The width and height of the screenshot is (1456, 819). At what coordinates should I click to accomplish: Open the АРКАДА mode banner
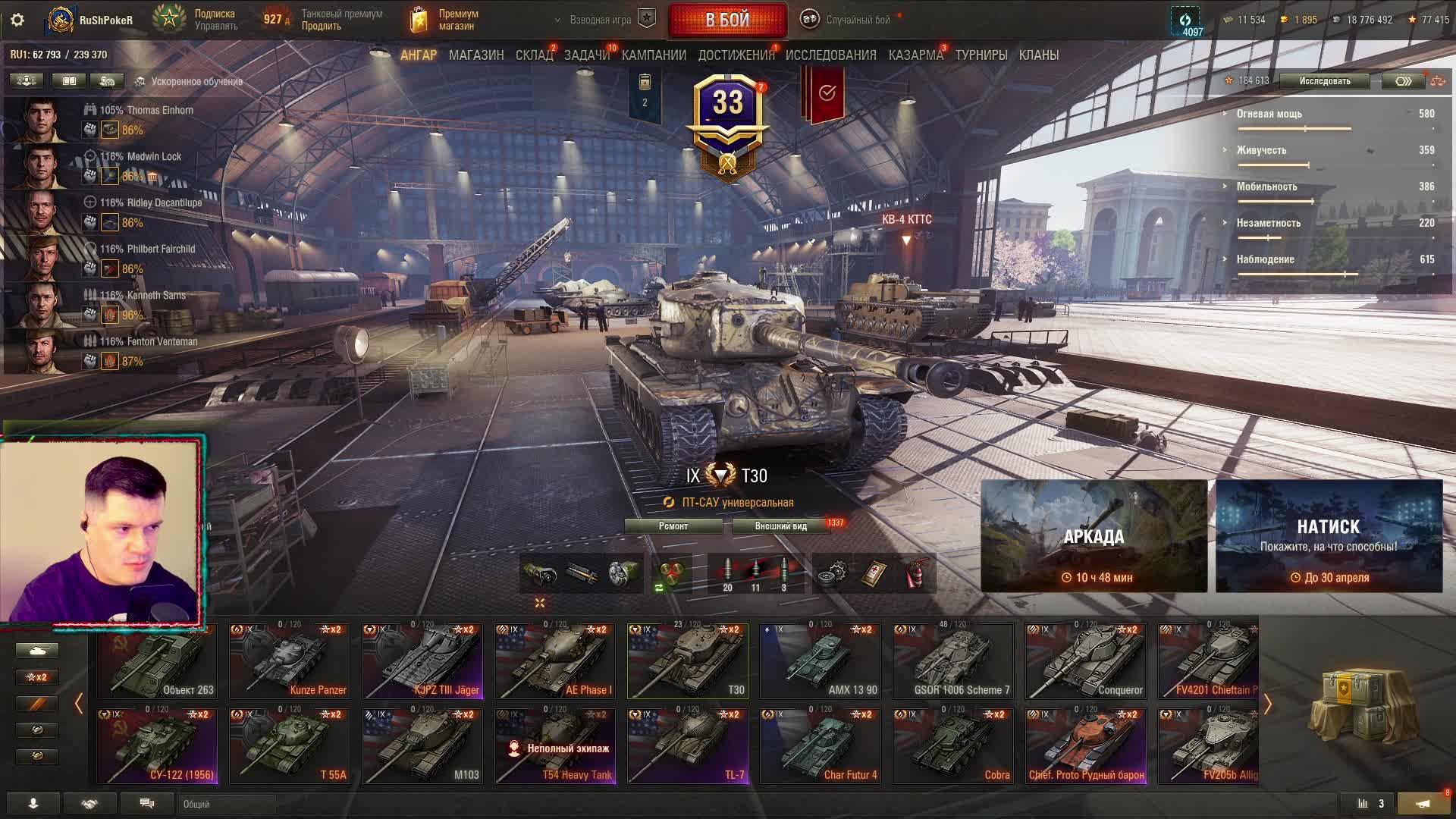1094,536
